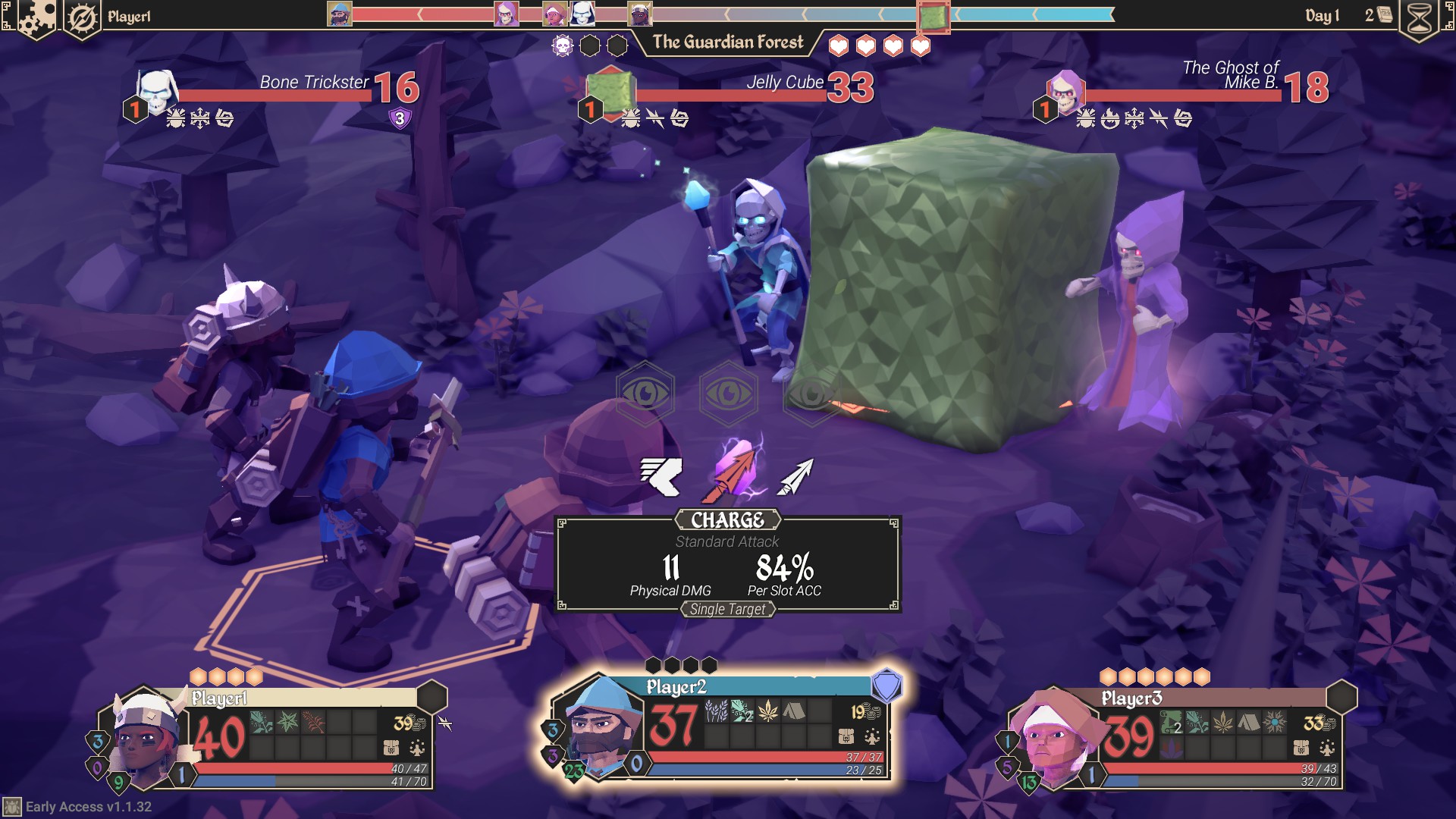Choose the winged dash ability icon
Viewport: 1456px width, 819px height.
point(661,476)
